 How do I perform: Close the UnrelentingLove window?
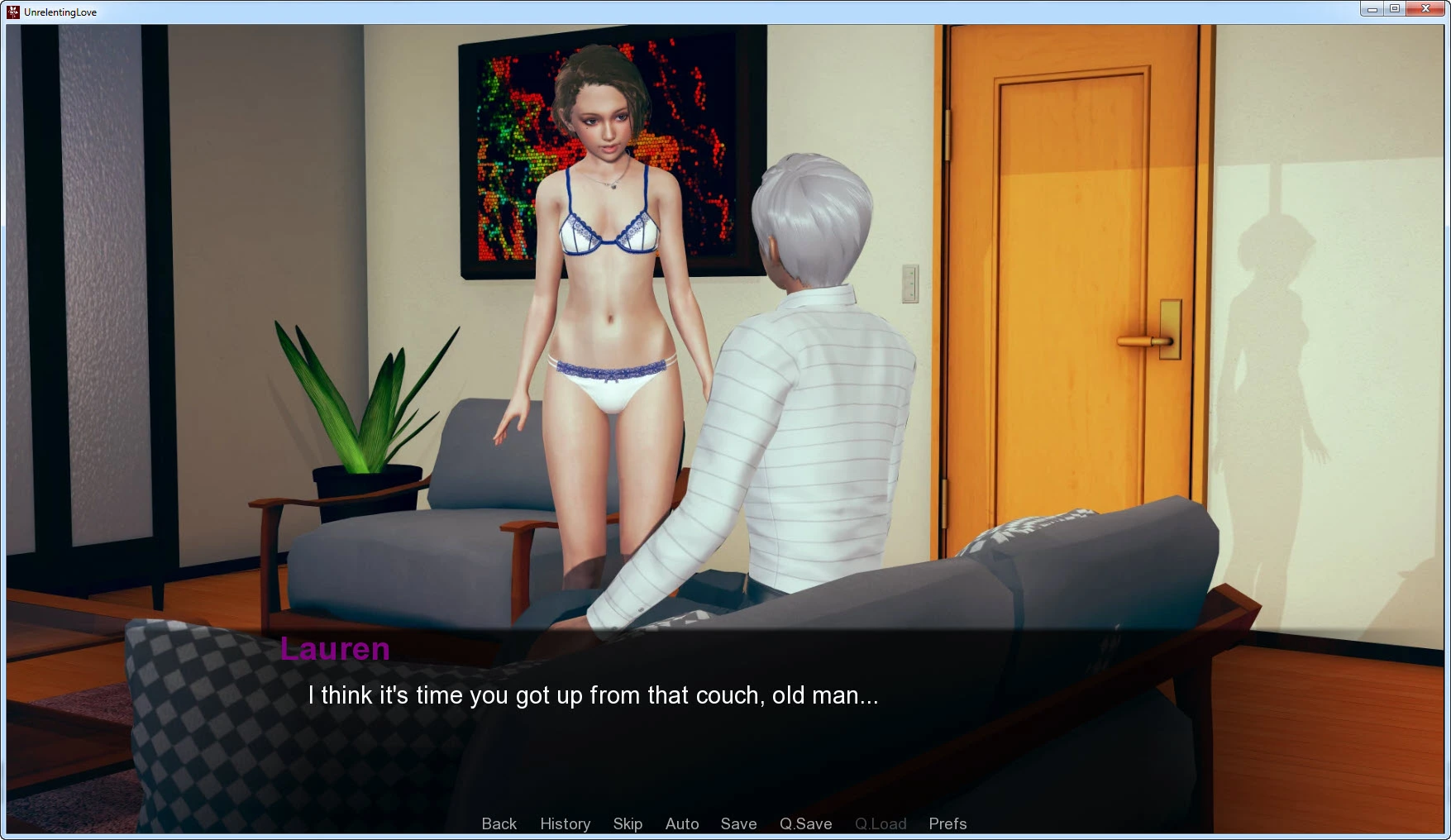(1425, 9)
